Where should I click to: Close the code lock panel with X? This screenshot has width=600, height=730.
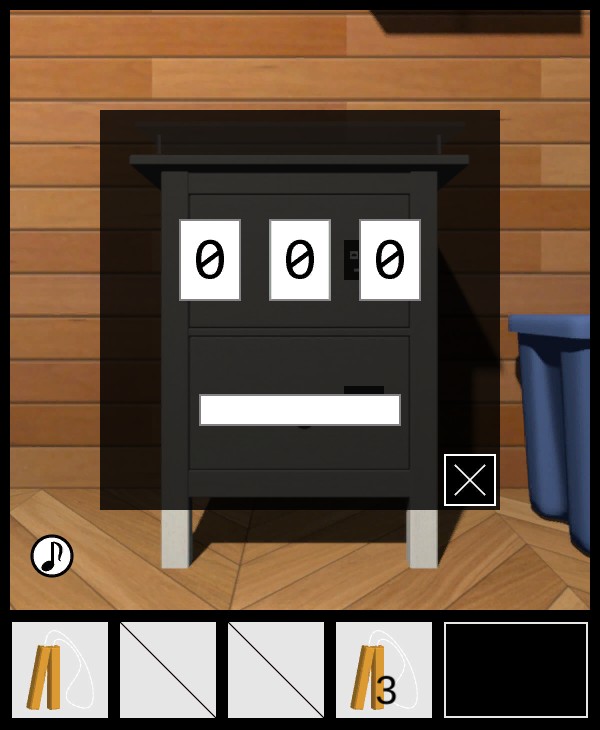tap(470, 480)
